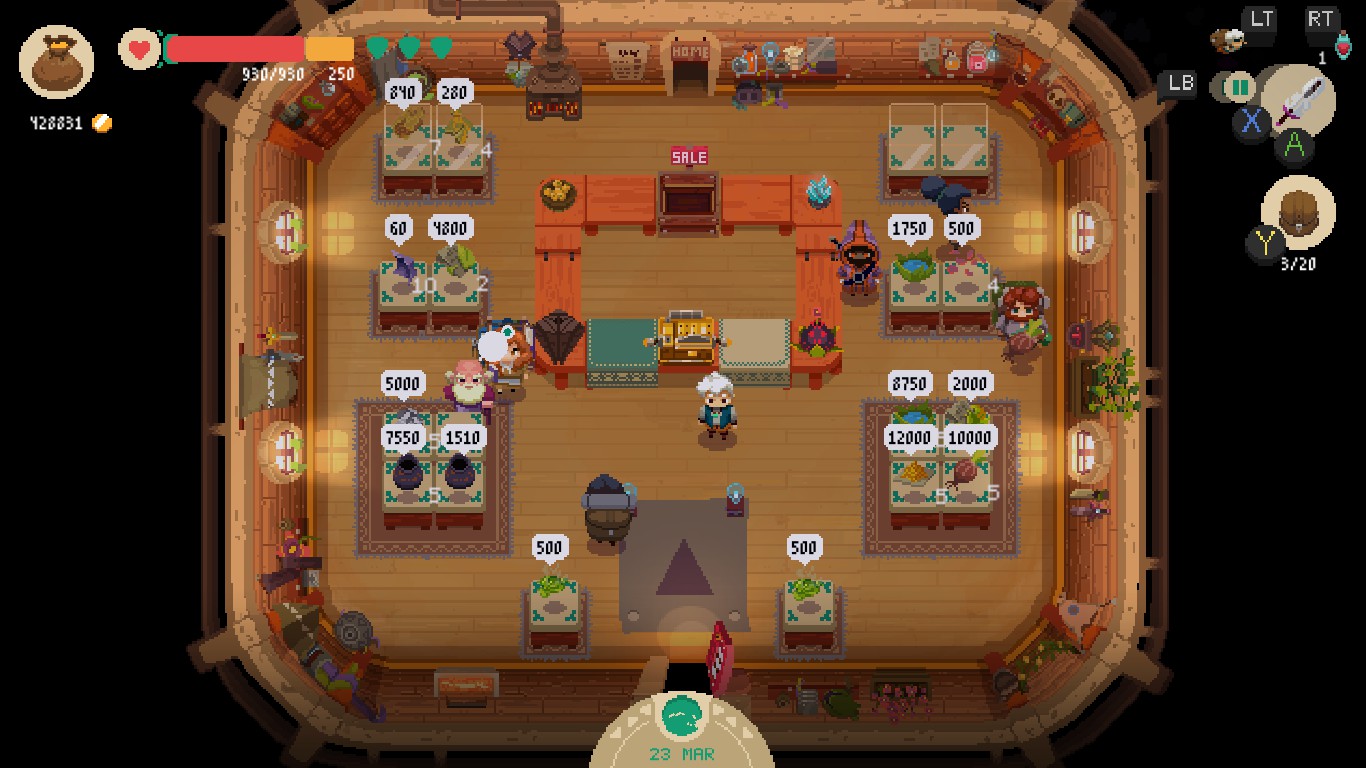Open the brown backpack inventory icon

point(1298,213)
